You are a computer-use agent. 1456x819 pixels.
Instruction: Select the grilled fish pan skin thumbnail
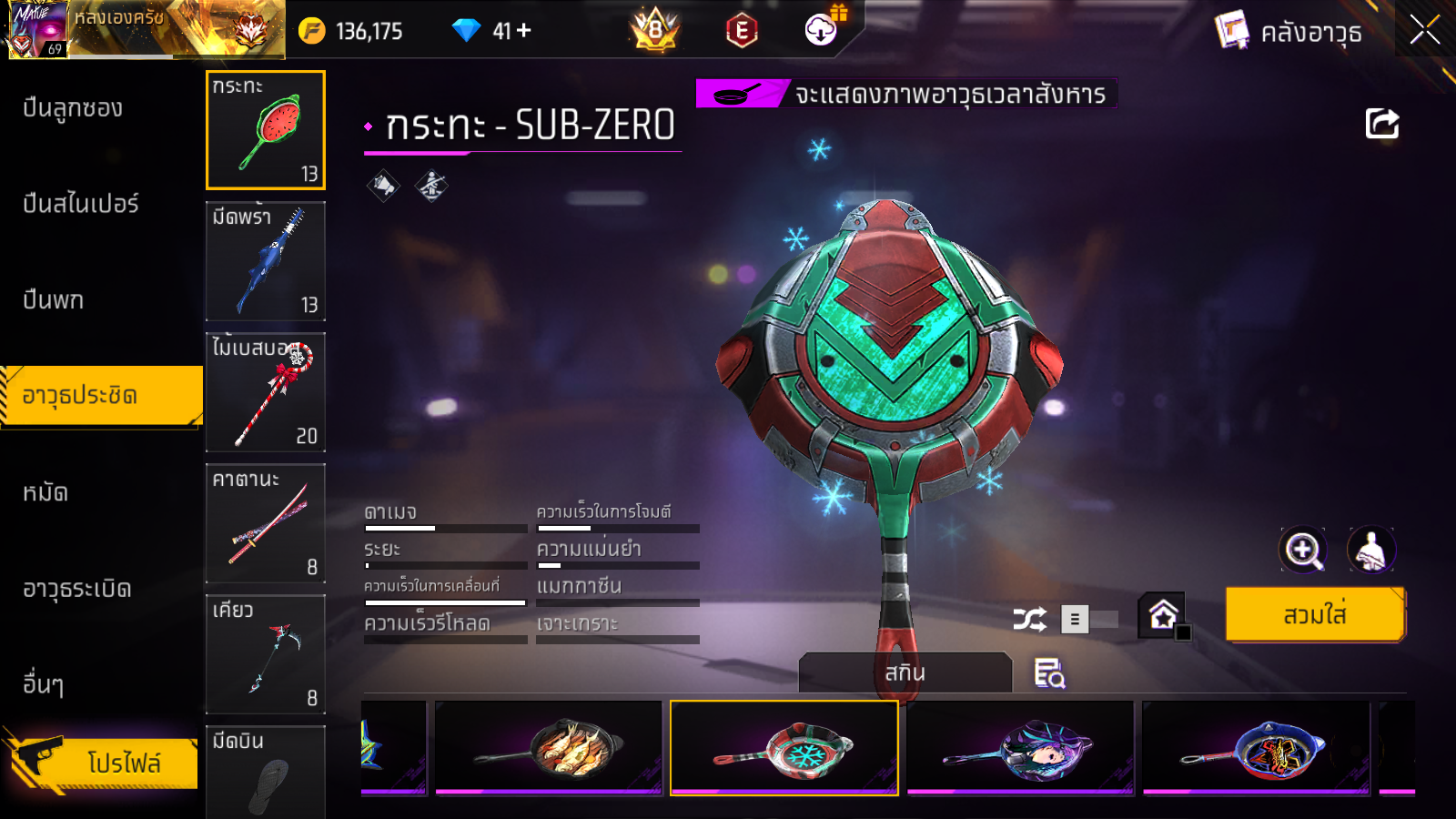pos(549,747)
